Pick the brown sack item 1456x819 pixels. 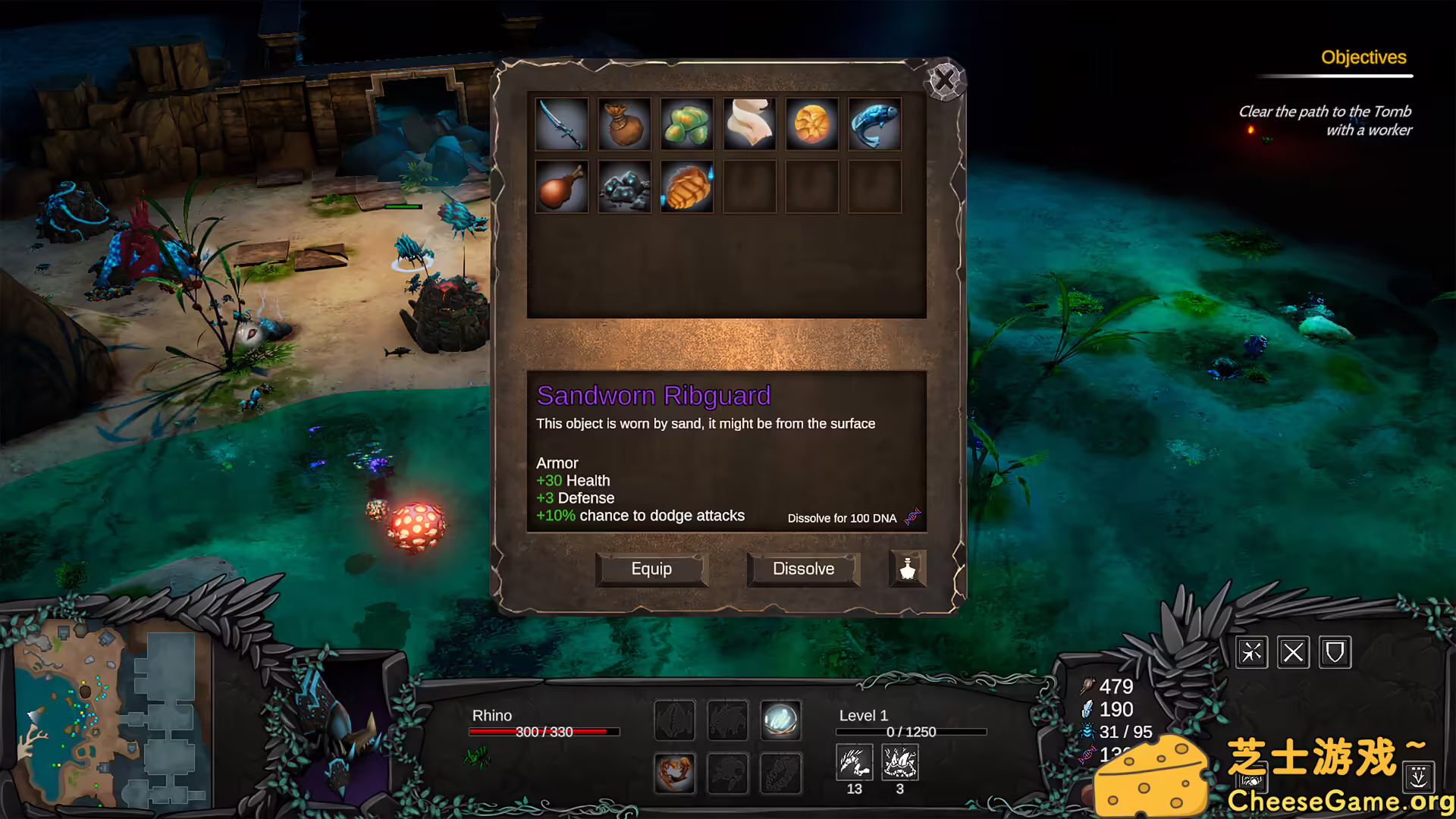[624, 124]
